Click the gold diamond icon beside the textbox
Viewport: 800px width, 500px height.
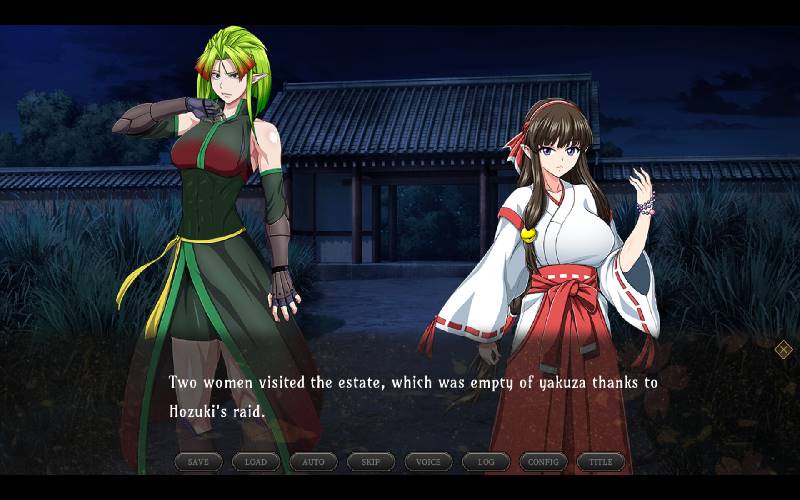pyautogui.click(x=784, y=349)
